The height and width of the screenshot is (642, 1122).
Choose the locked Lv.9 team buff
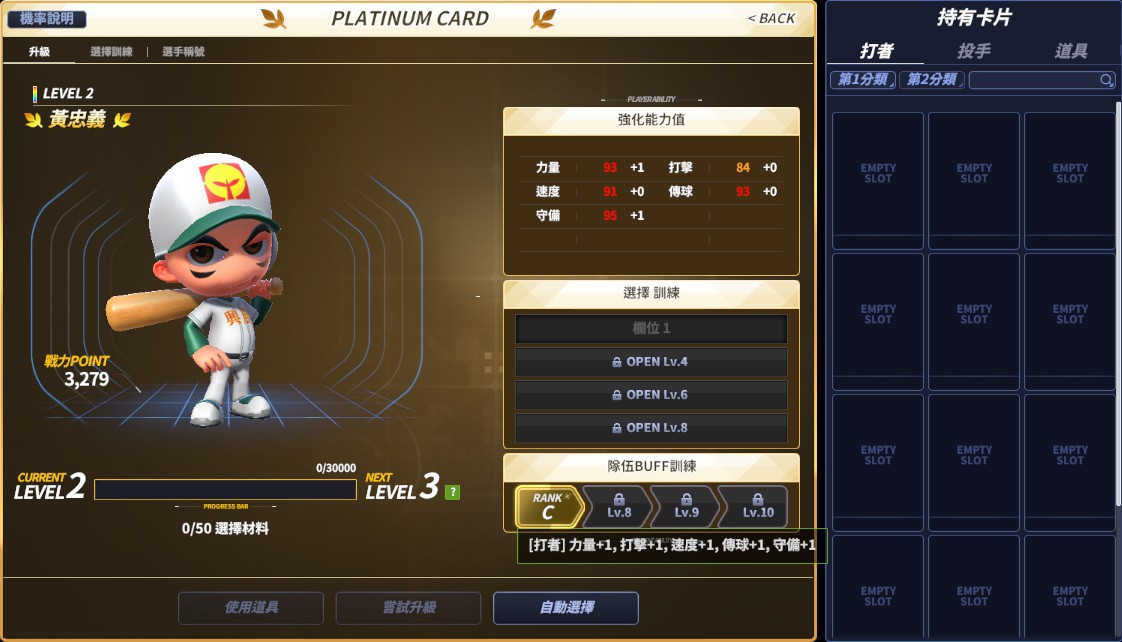pos(686,507)
